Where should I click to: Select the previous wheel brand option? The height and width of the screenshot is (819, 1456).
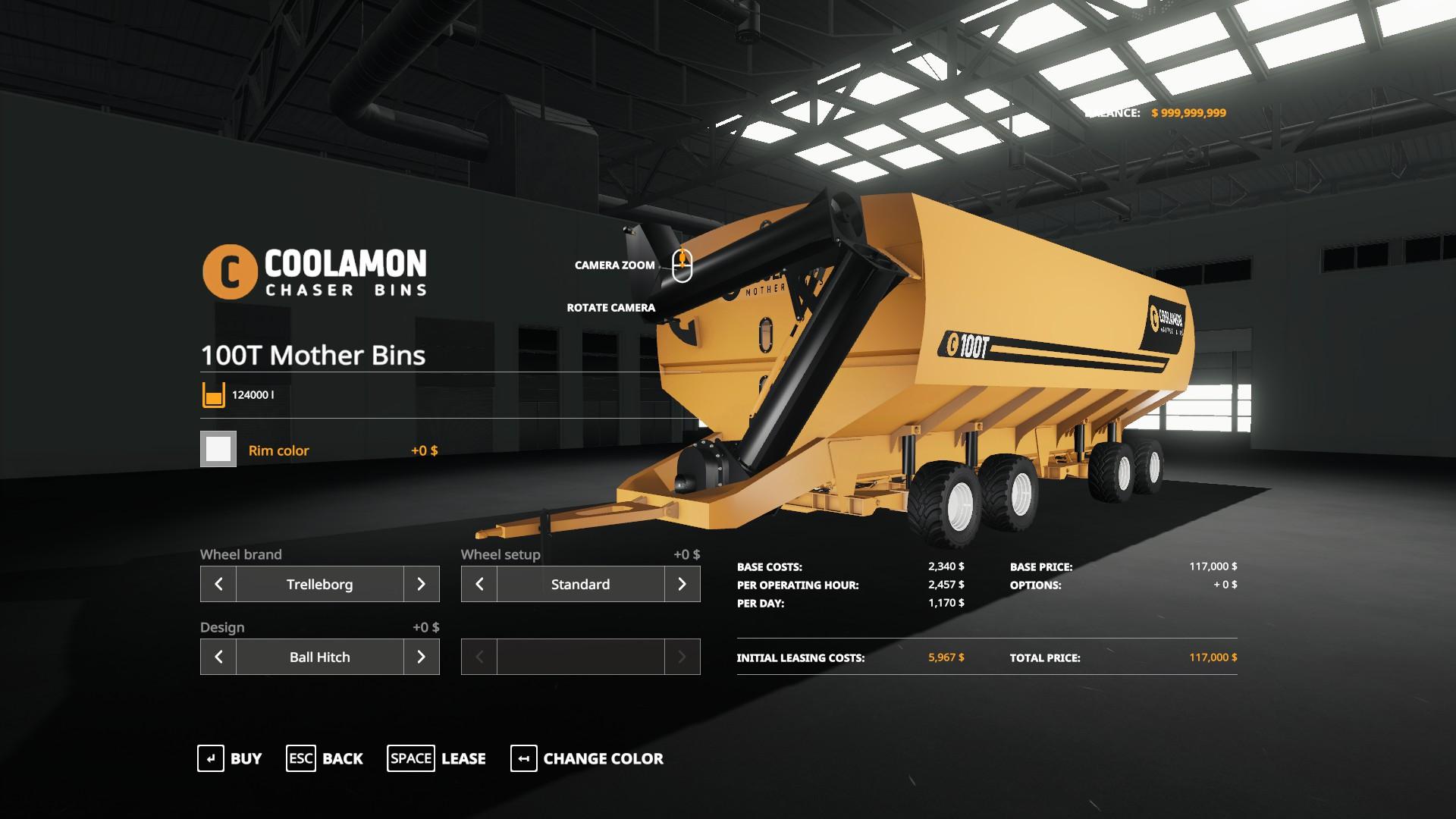coord(218,584)
